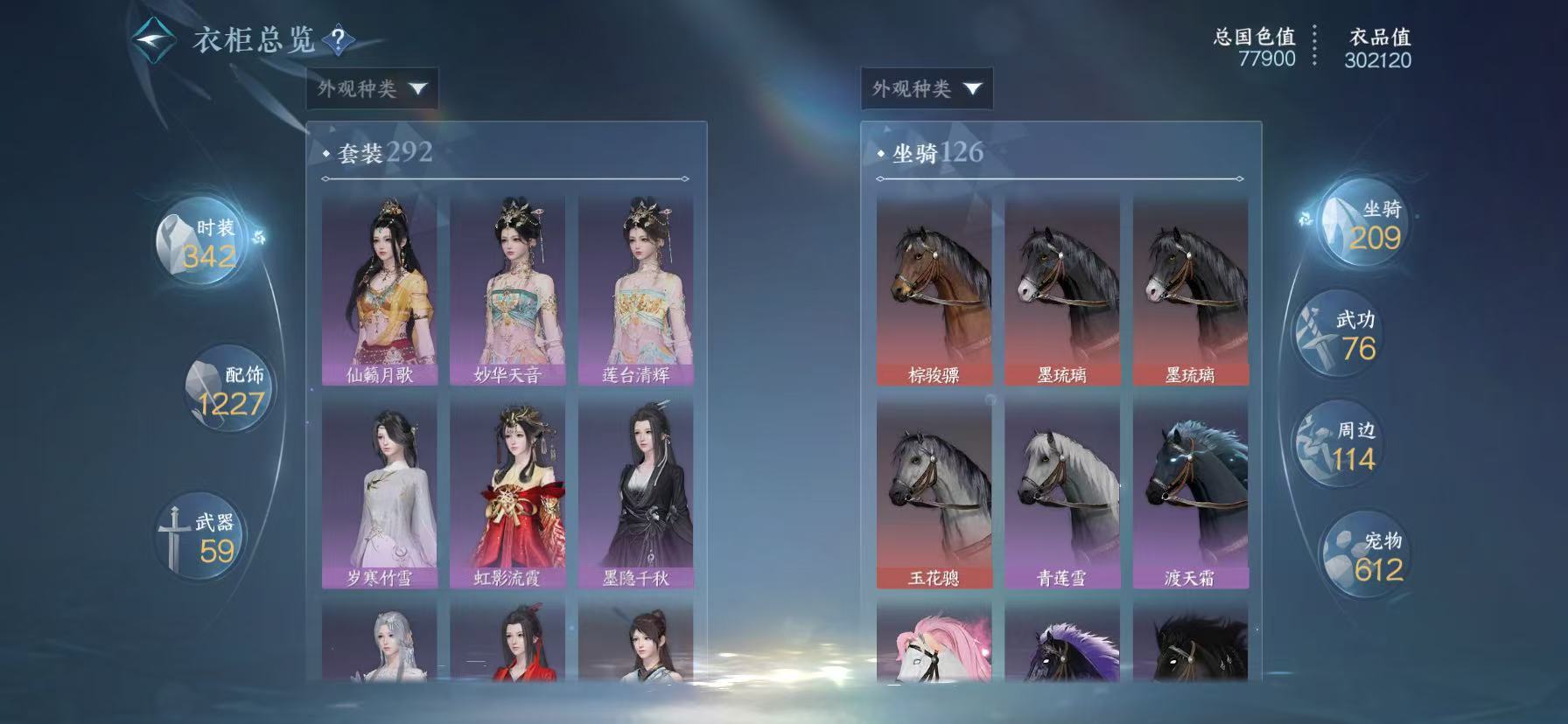Click the back arrow beside 衣柜总览
The height and width of the screenshot is (724, 1568).
tap(152, 39)
